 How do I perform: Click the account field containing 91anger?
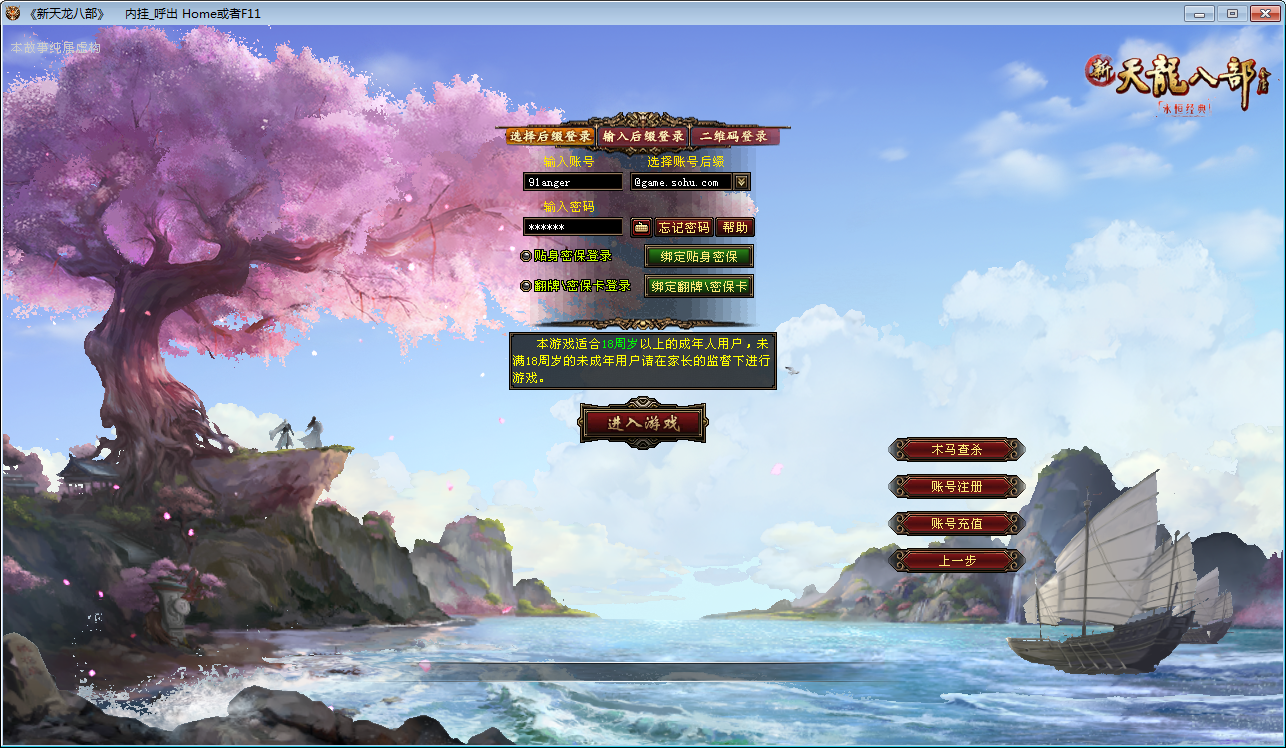click(572, 181)
